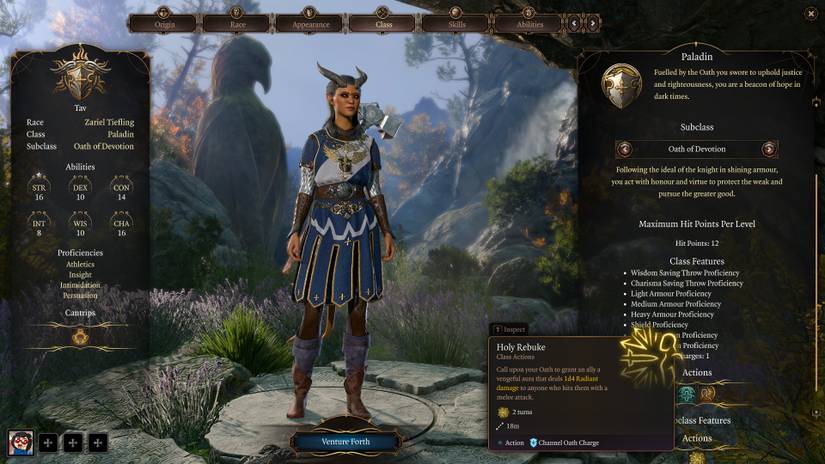This screenshot has width=825, height=464.
Task: Inspect the orange class action icon
Action: pyautogui.click(x=707, y=394)
